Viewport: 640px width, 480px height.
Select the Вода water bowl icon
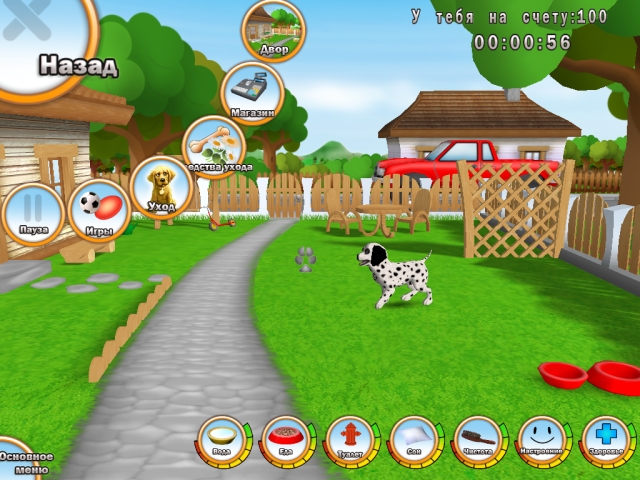[x=222, y=440]
